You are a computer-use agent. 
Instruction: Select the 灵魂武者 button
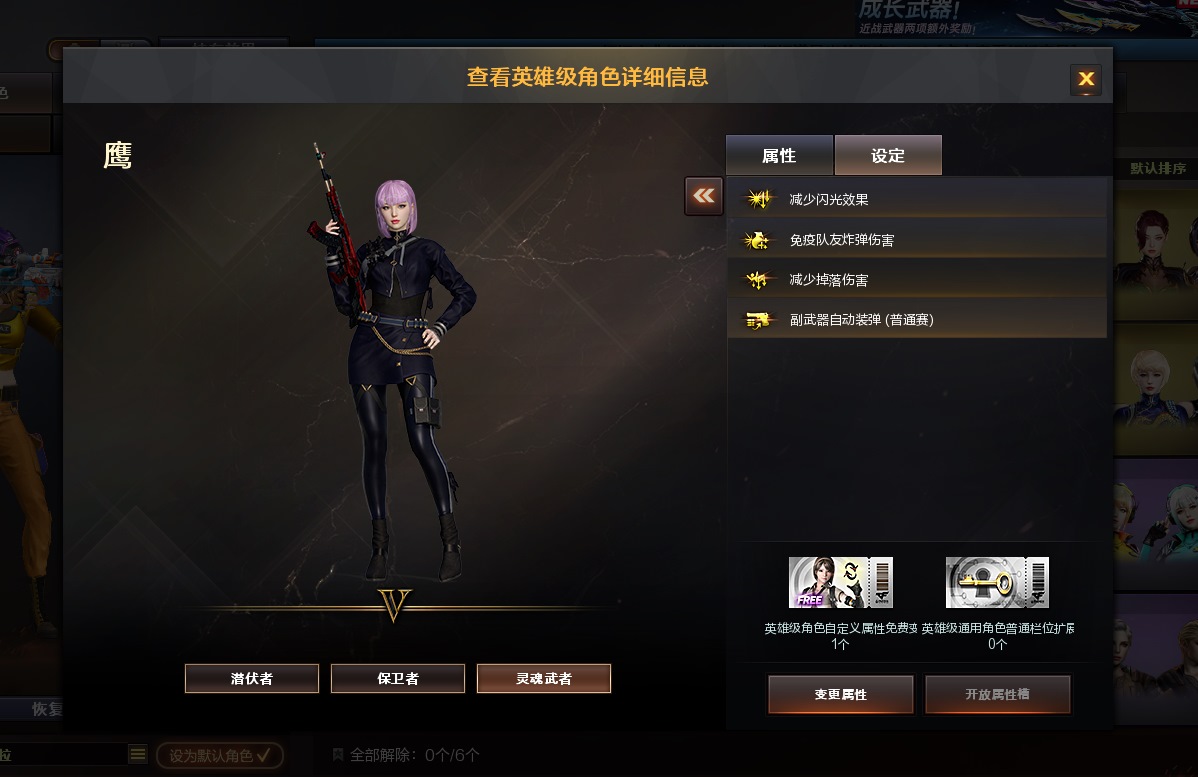pyautogui.click(x=544, y=678)
